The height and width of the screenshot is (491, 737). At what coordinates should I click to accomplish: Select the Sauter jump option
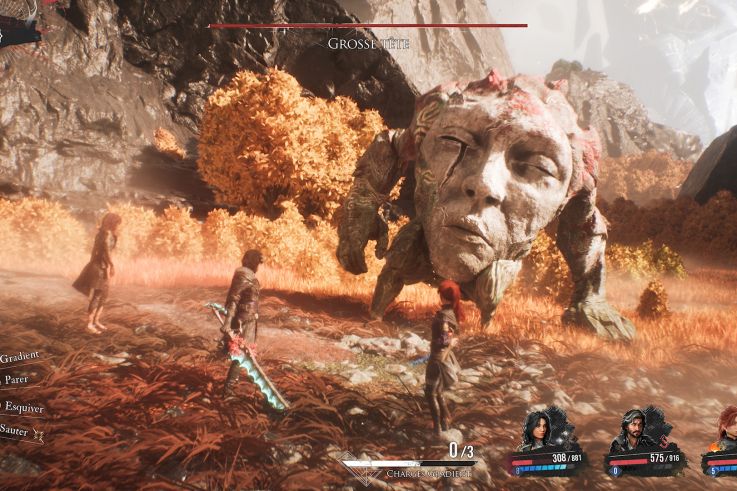coord(18,429)
